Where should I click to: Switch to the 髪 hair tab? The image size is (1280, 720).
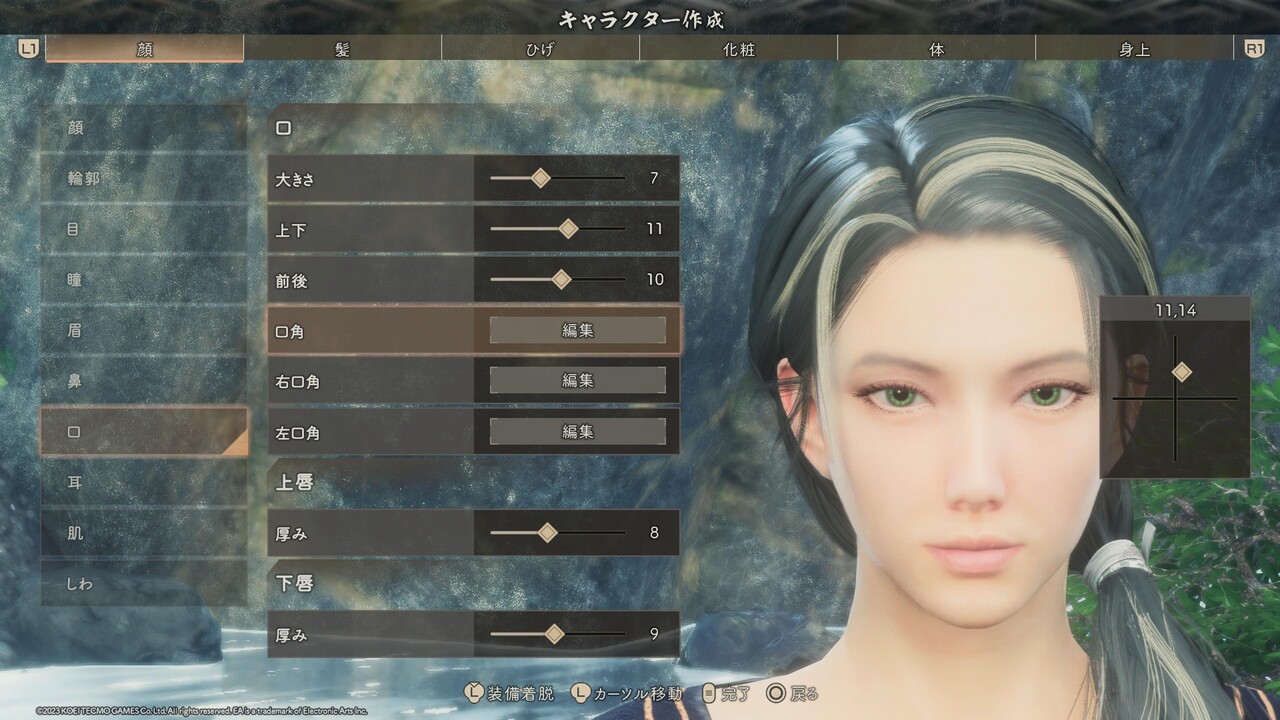(x=342, y=49)
